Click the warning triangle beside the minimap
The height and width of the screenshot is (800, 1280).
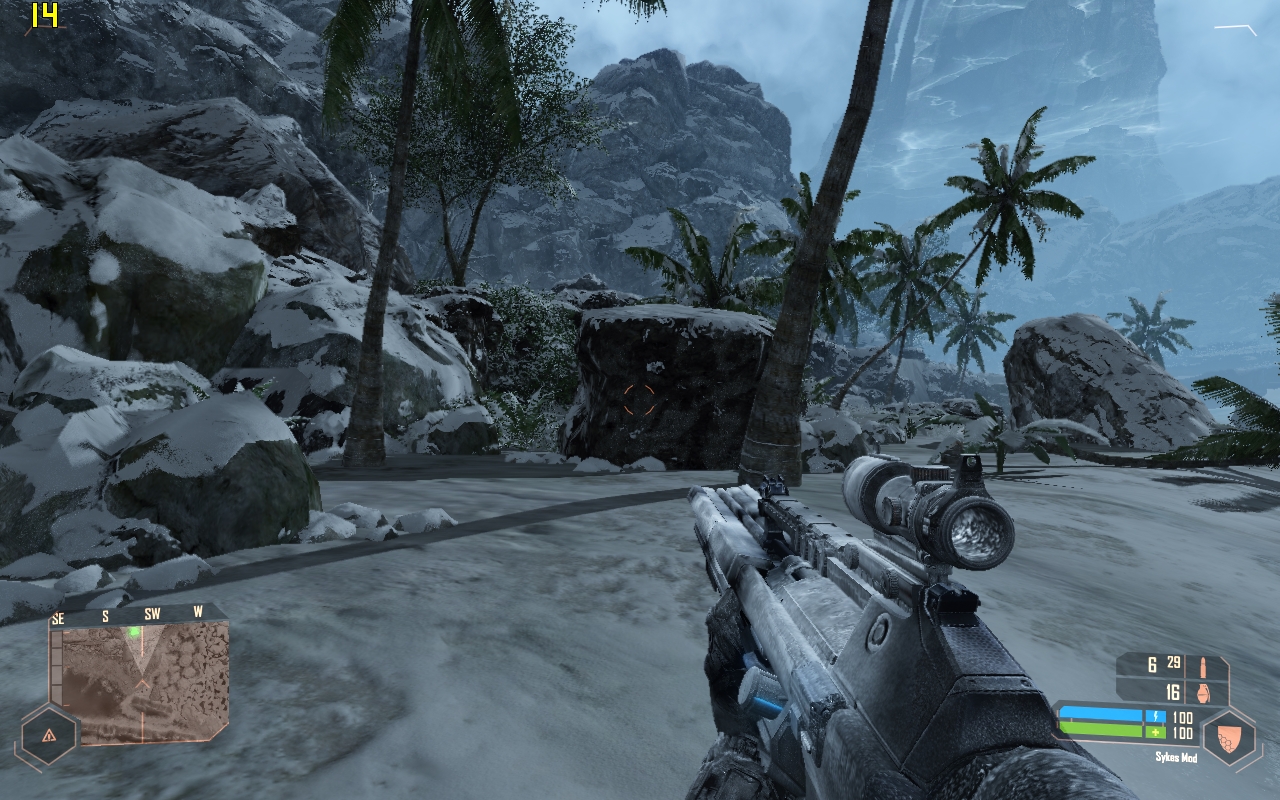49,734
